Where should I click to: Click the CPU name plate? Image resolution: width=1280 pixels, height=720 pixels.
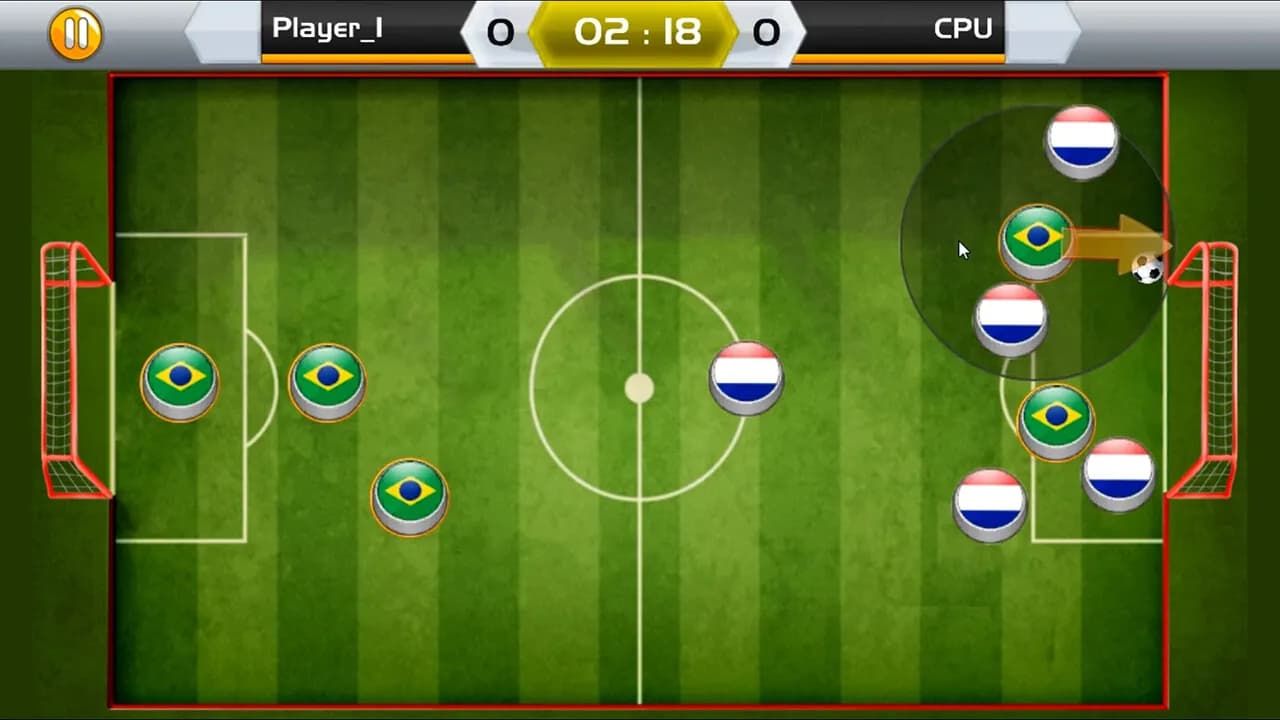[962, 28]
